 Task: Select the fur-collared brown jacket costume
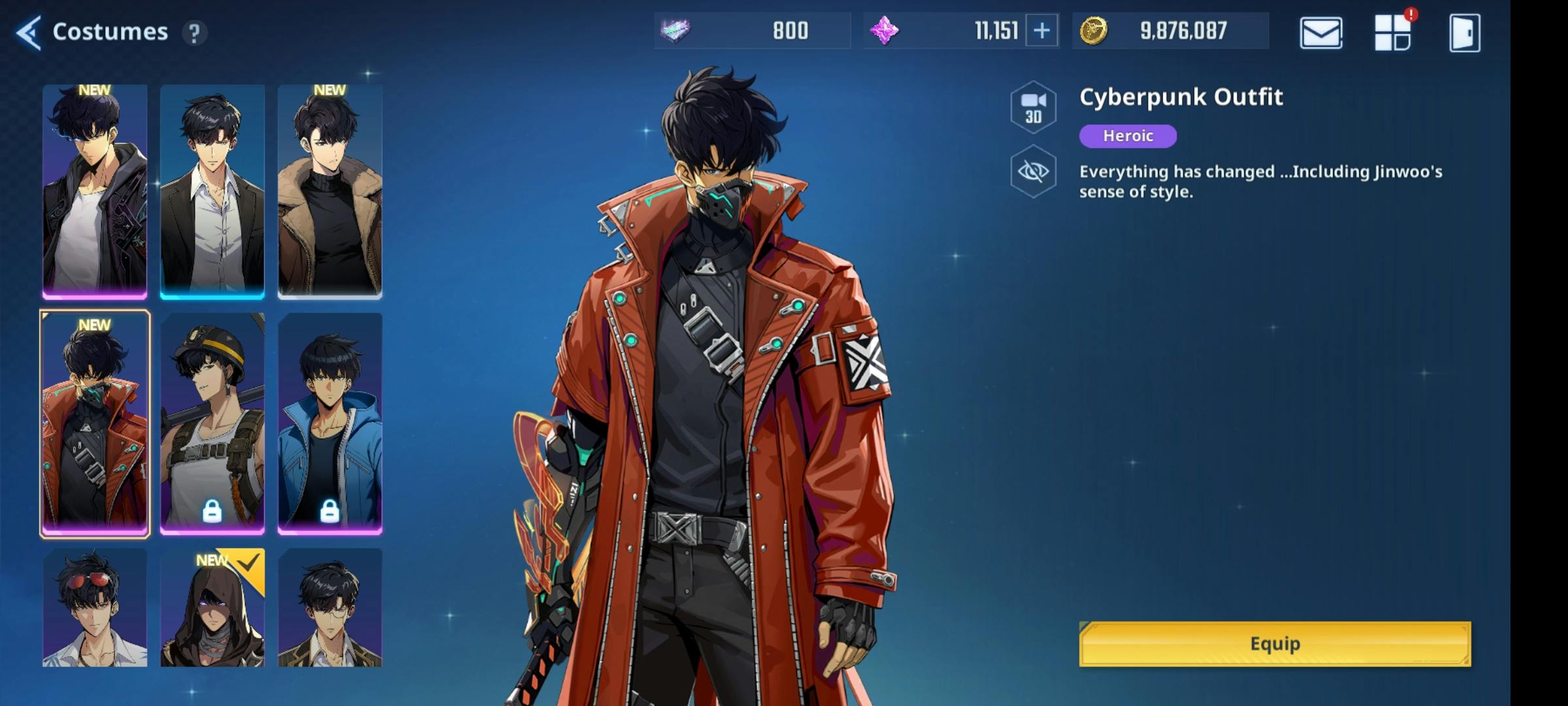click(330, 191)
